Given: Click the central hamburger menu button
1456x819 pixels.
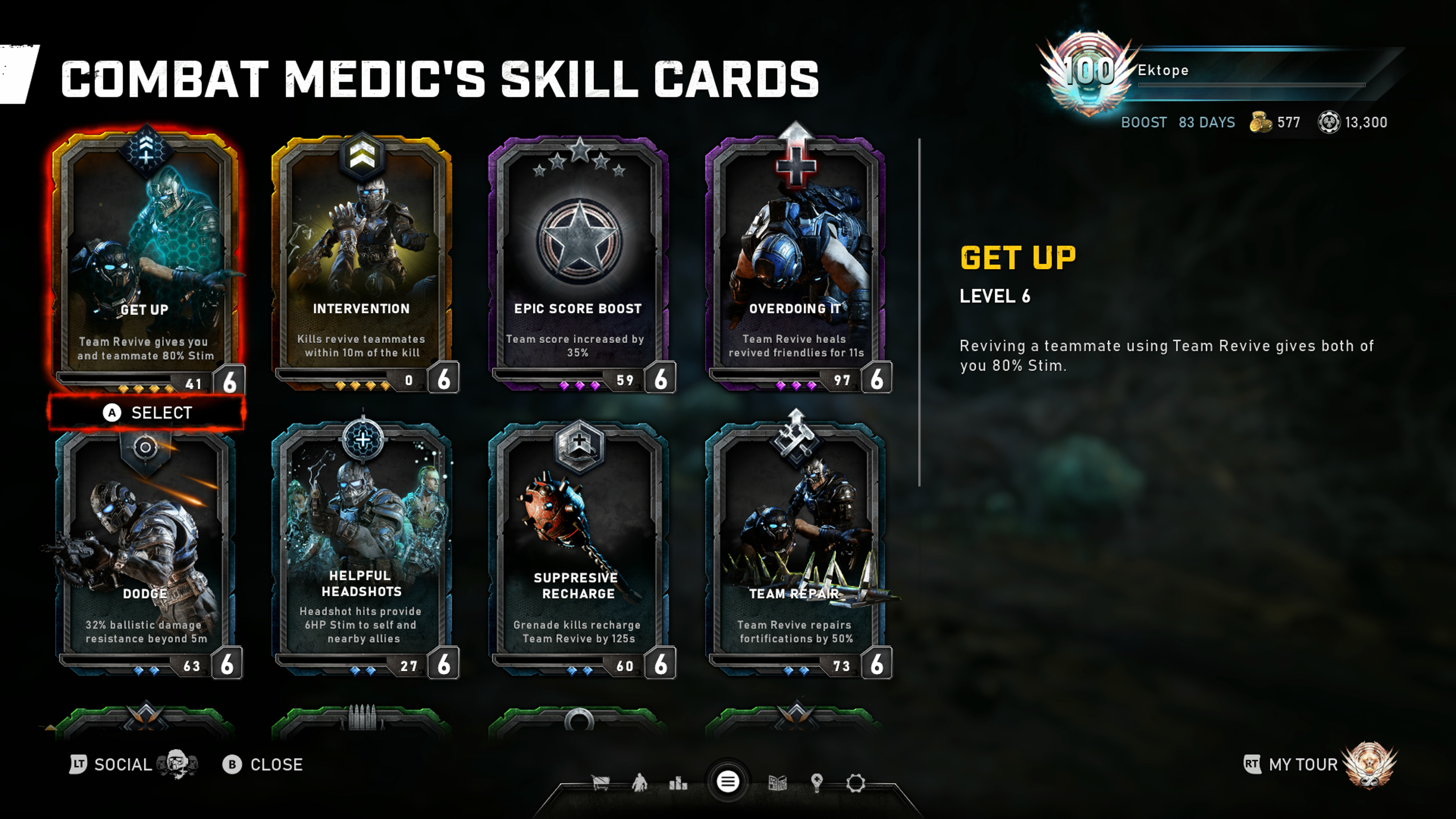Looking at the screenshot, I should [x=728, y=782].
